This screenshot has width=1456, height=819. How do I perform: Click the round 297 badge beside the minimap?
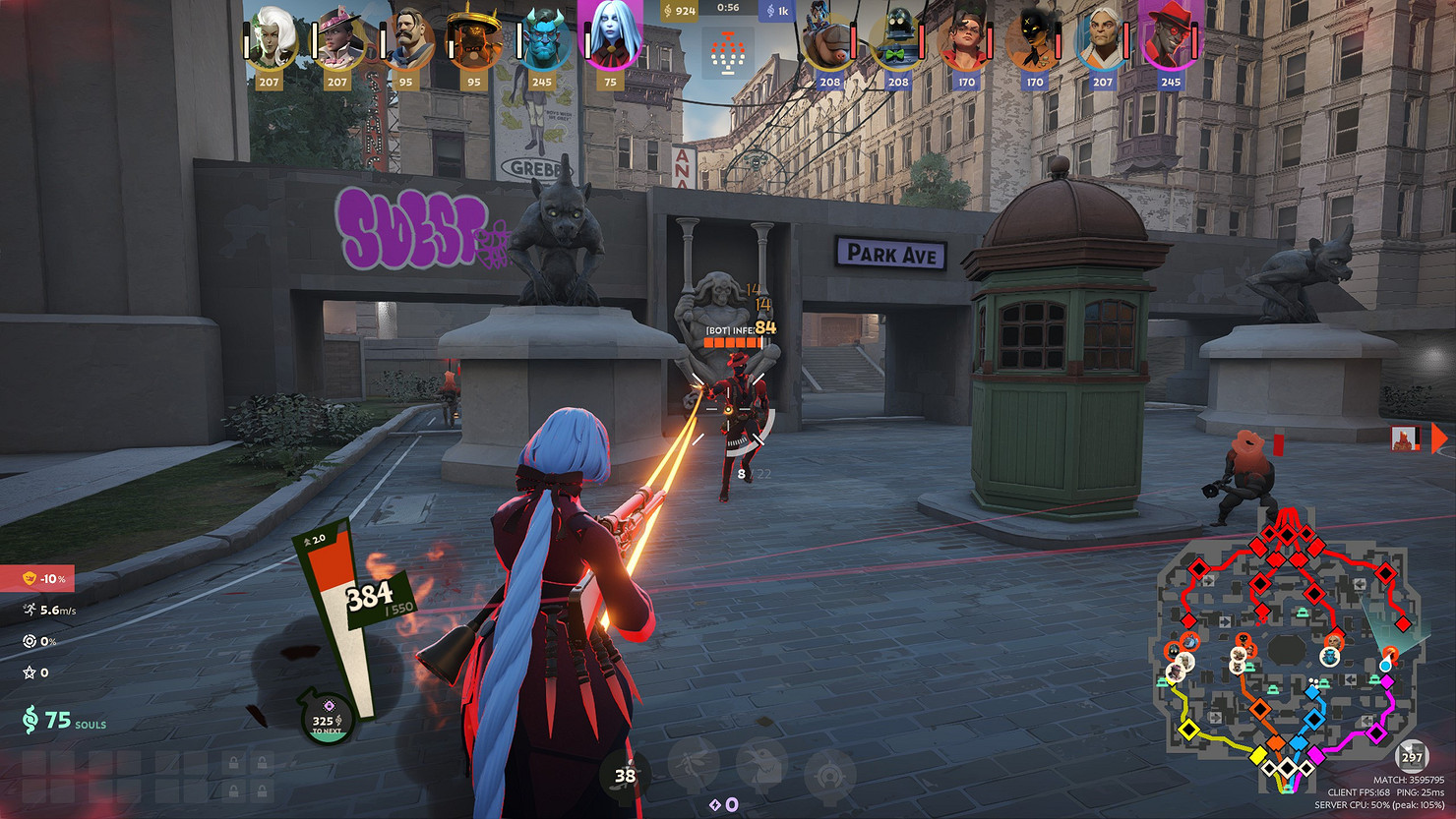(1412, 757)
